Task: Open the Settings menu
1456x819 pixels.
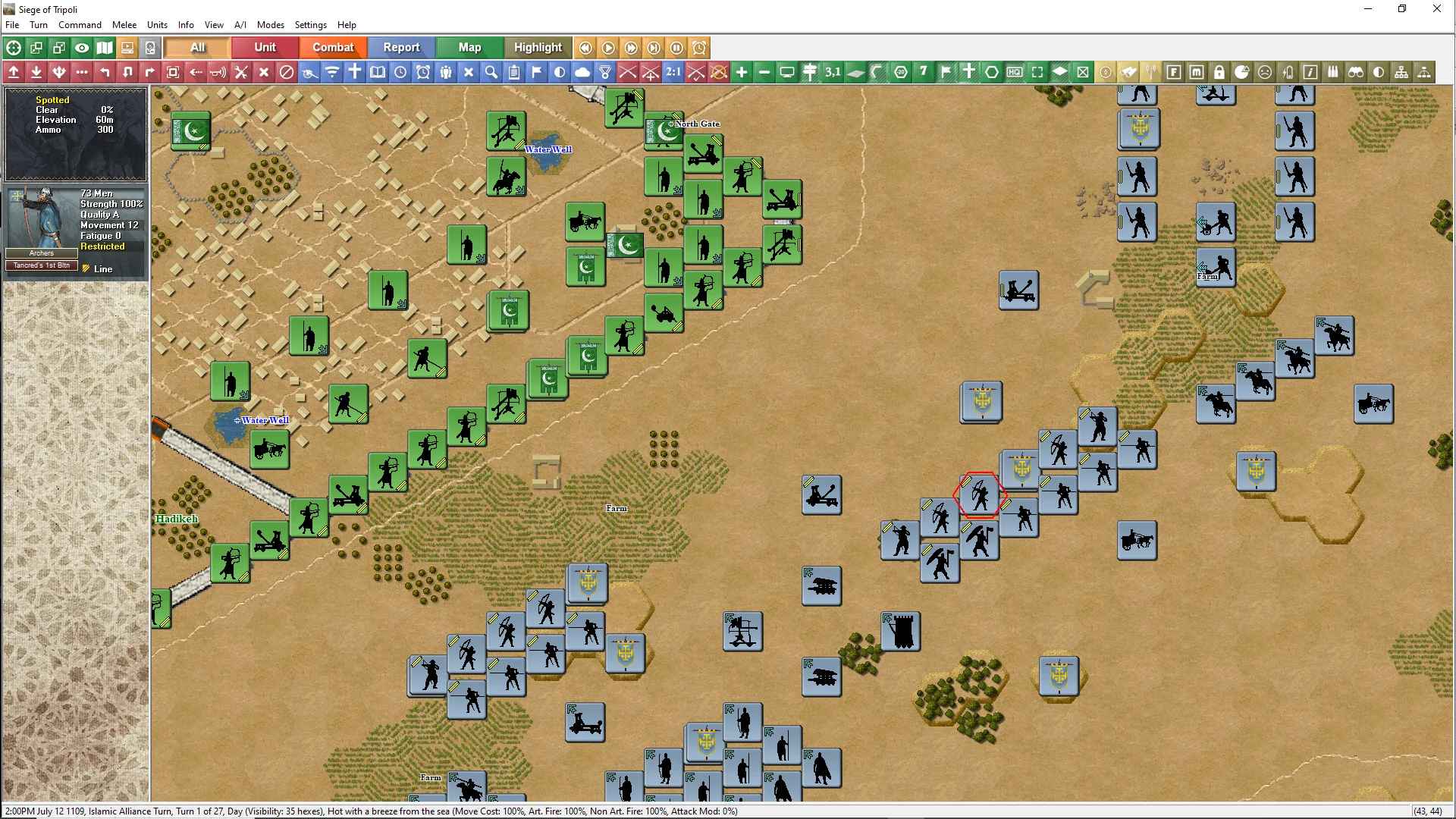Action: (x=310, y=25)
